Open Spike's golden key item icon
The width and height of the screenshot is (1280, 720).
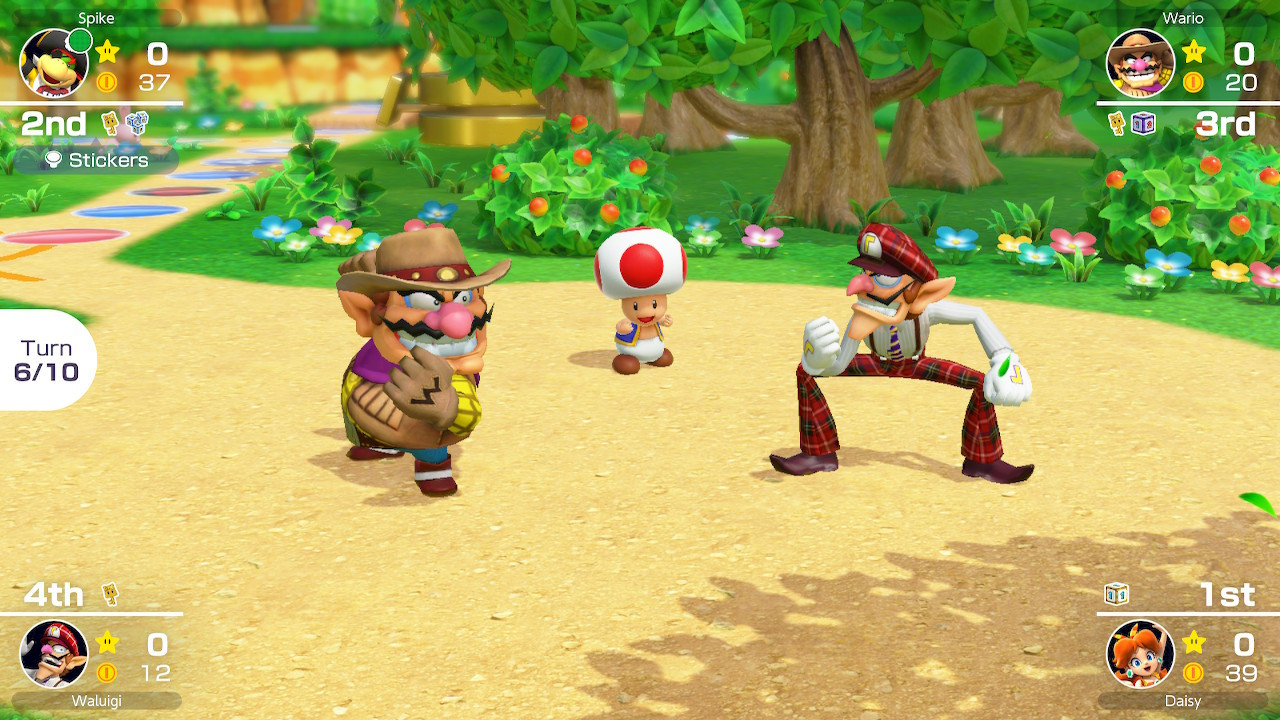tap(109, 122)
